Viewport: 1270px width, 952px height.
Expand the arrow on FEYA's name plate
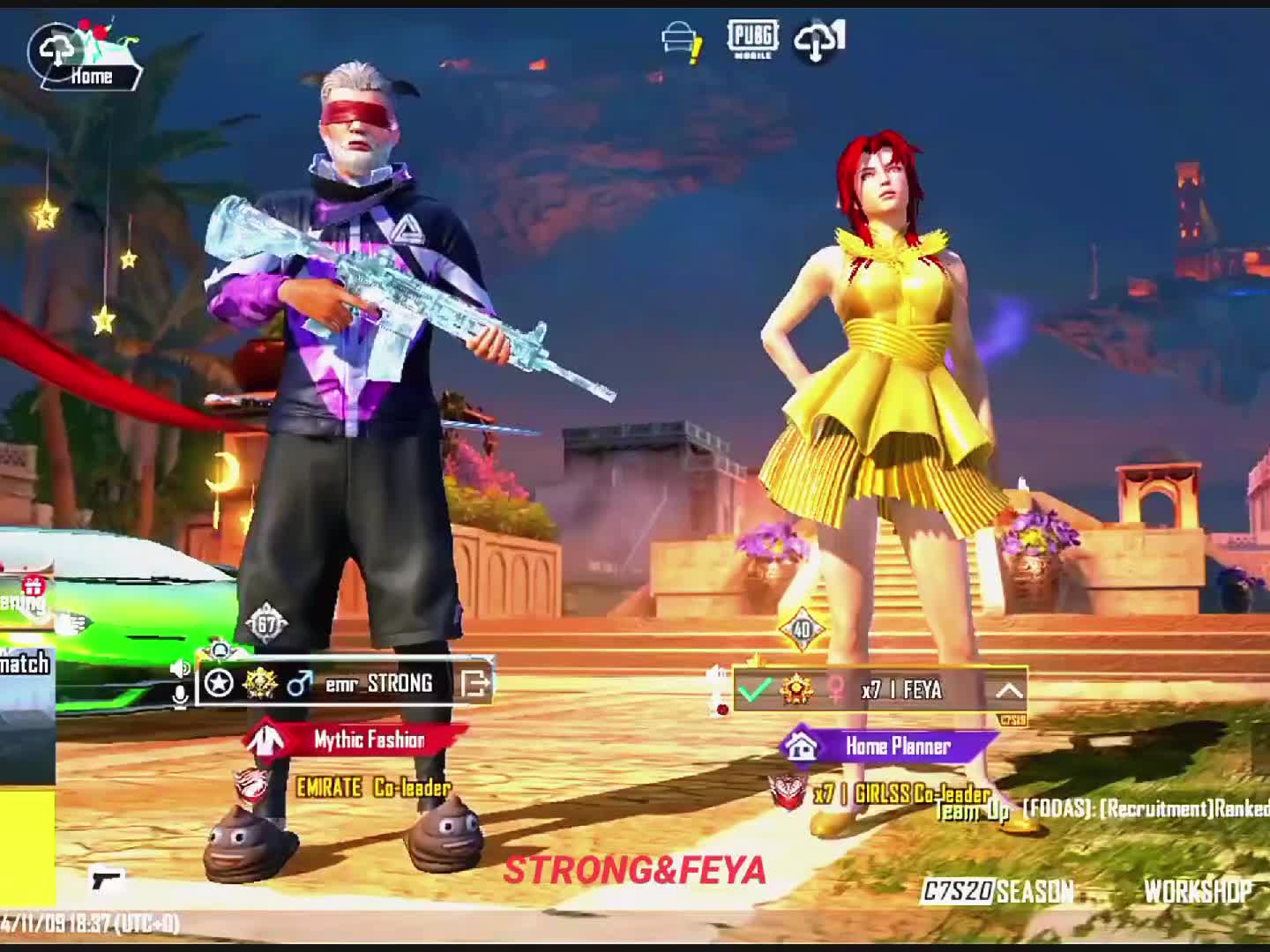pyautogui.click(x=1009, y=690)
